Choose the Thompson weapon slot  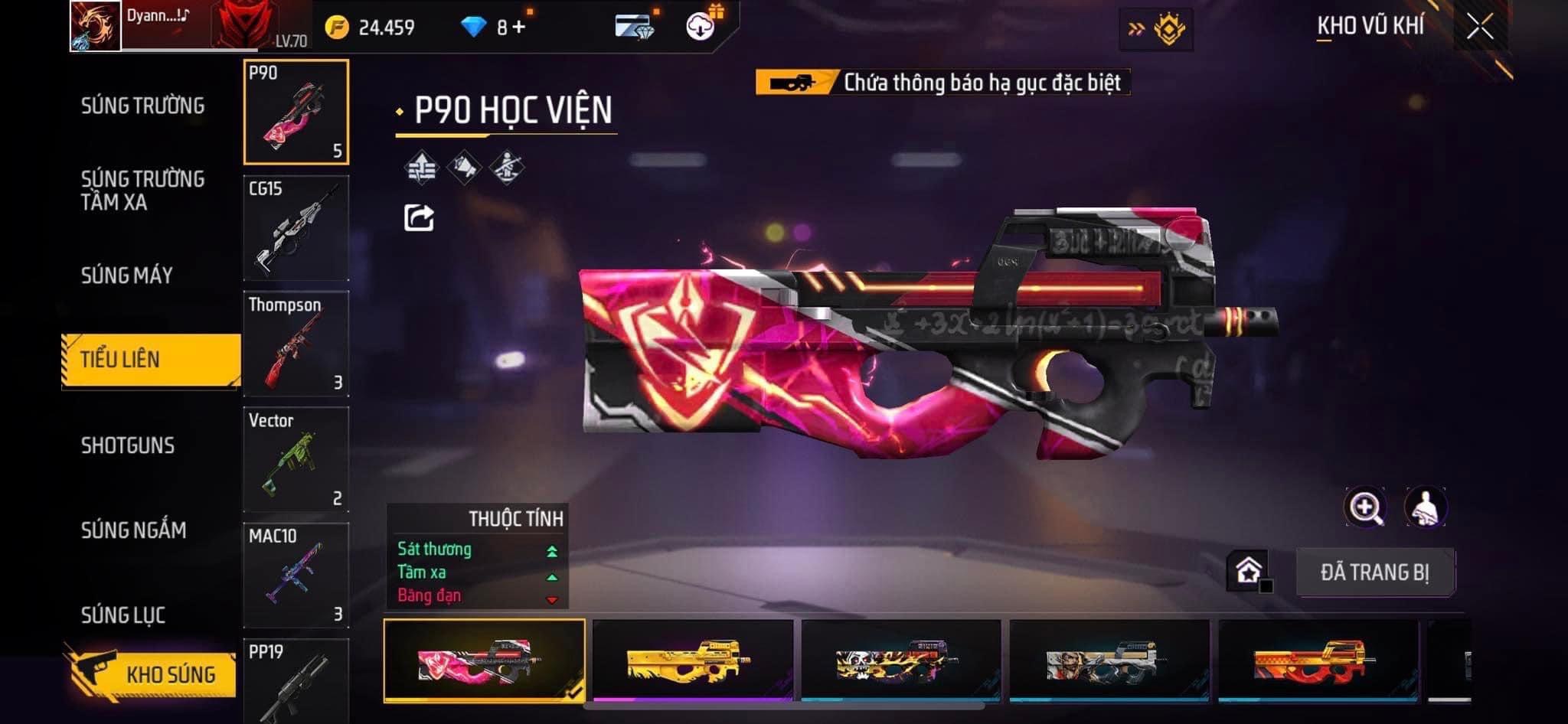point(296,344)
